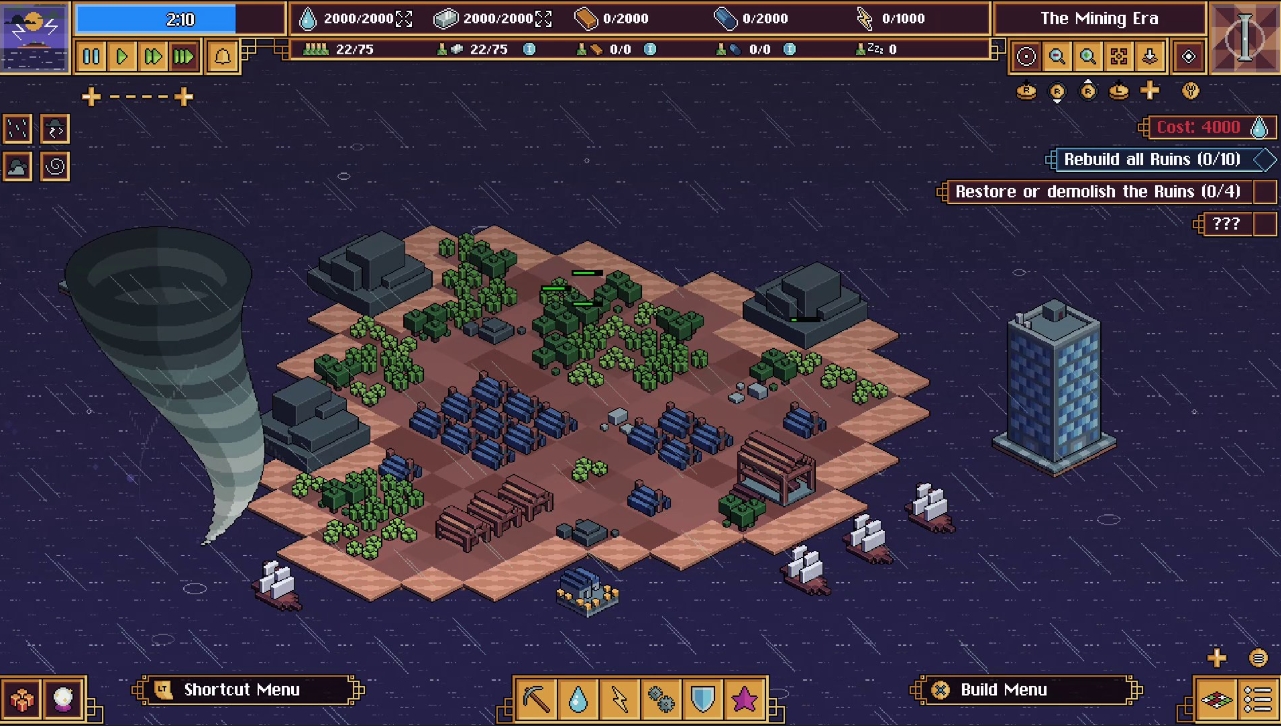Zoom out with the minus magnifier

click(1057, 57)
